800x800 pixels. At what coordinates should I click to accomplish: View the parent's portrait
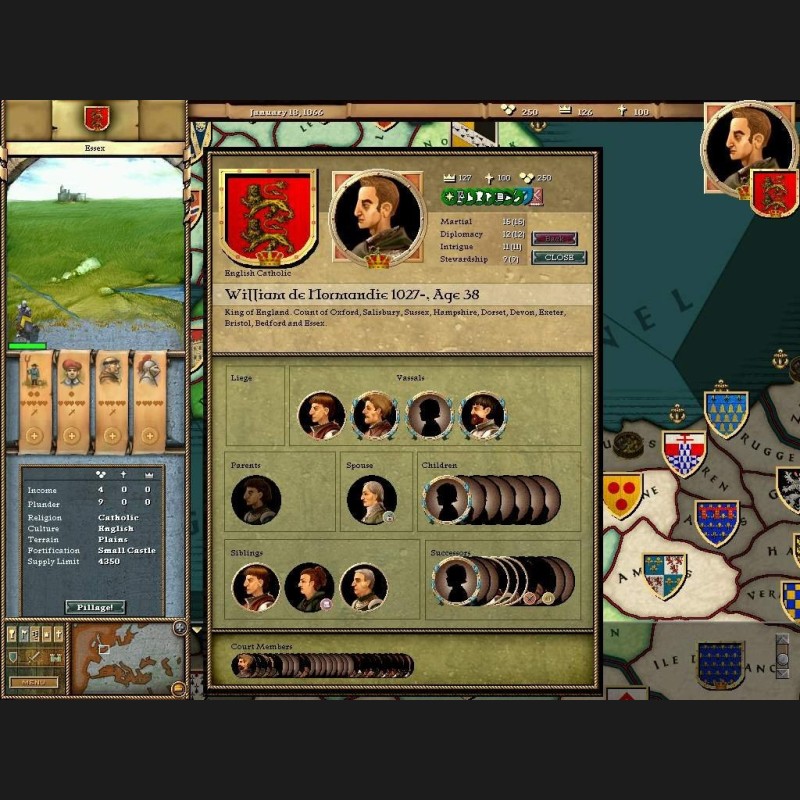point(255,499)
